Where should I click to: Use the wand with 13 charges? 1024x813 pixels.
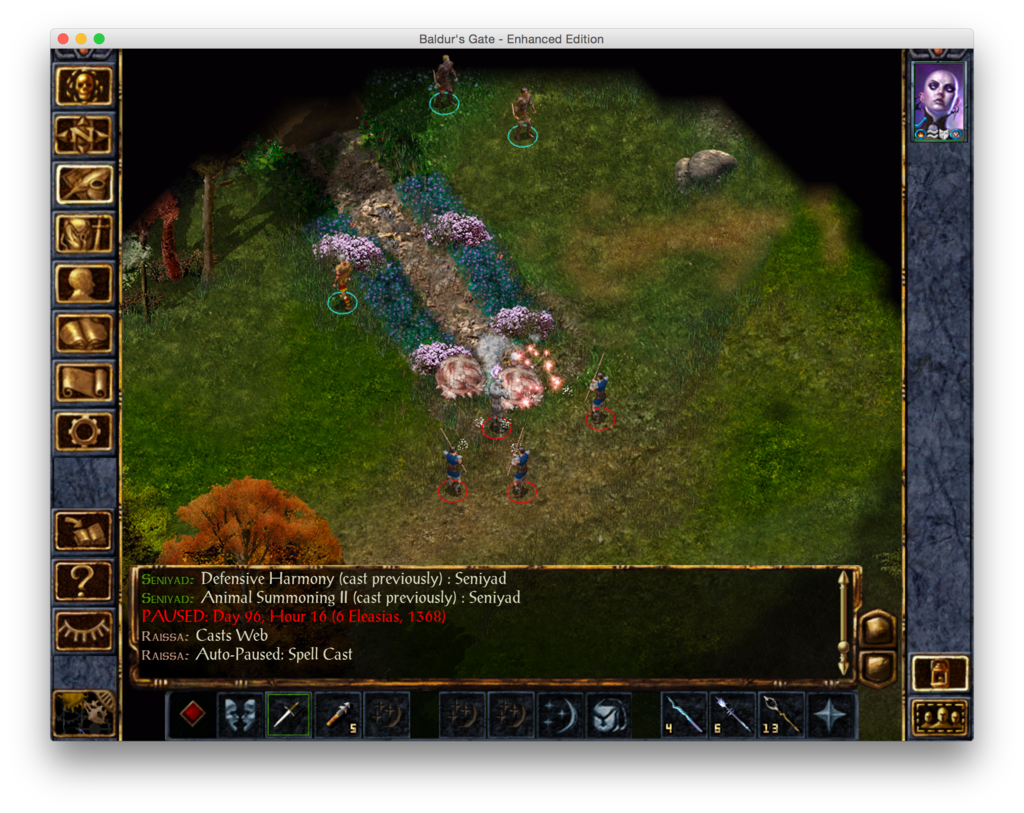click(x=782, y=714)
